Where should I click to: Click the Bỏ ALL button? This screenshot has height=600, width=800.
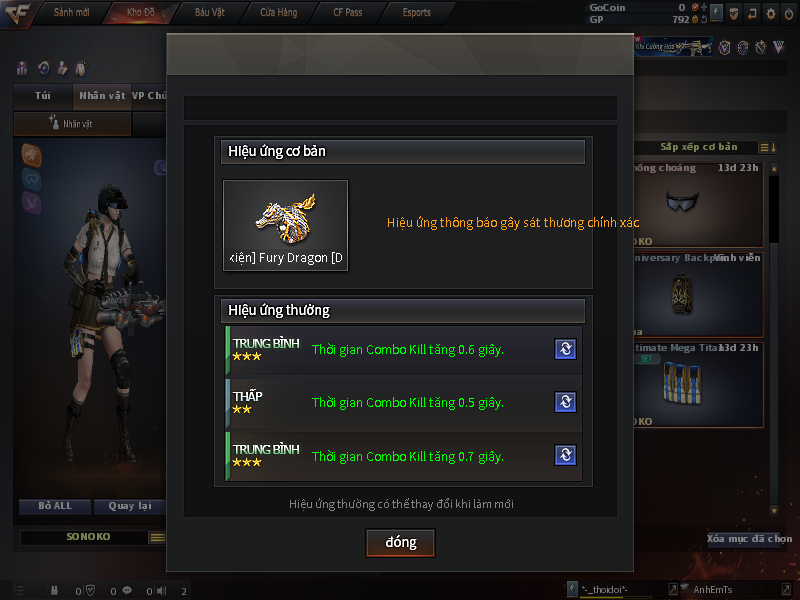55,506
